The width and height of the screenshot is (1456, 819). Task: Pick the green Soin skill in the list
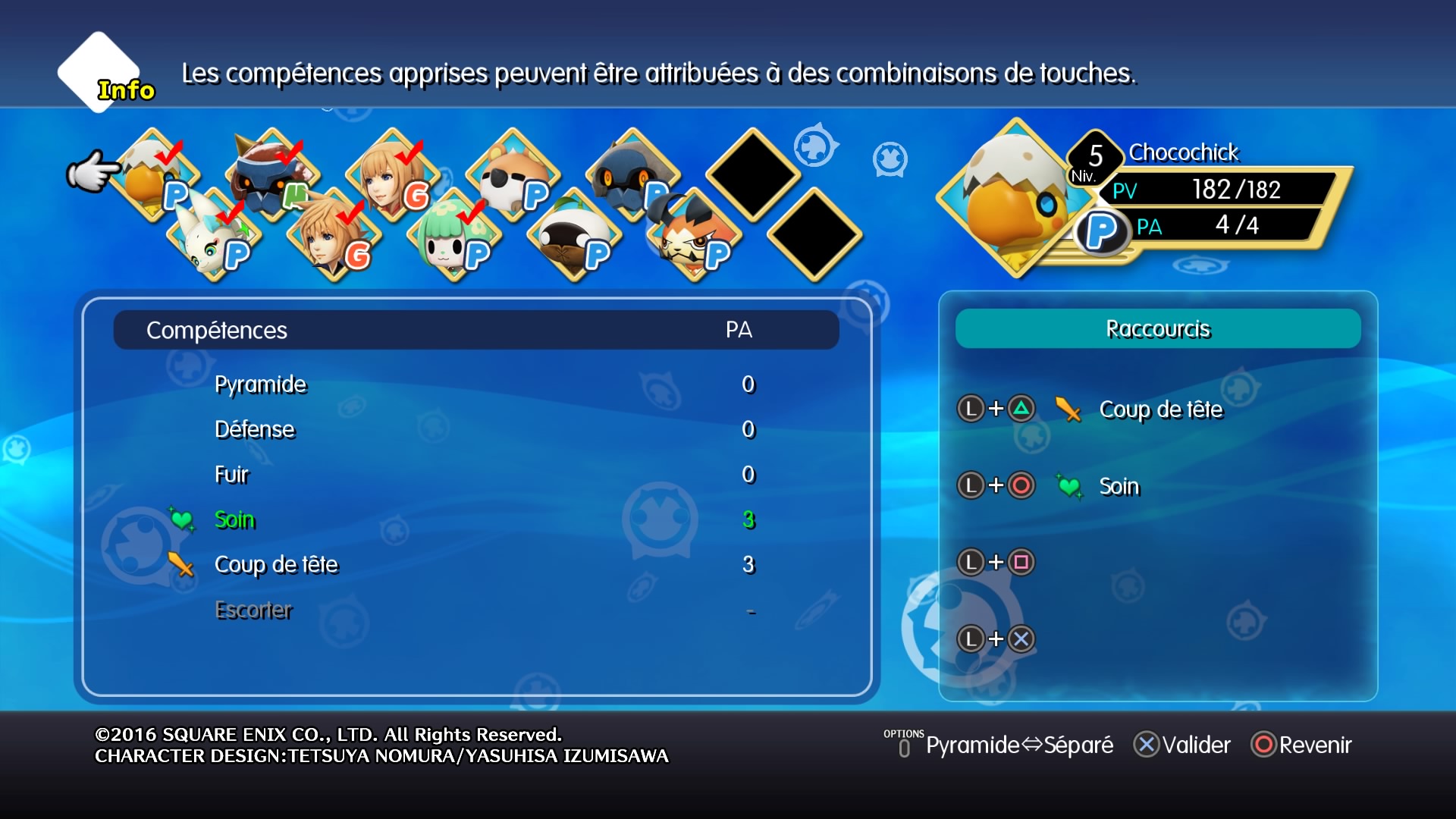point(235,520)
